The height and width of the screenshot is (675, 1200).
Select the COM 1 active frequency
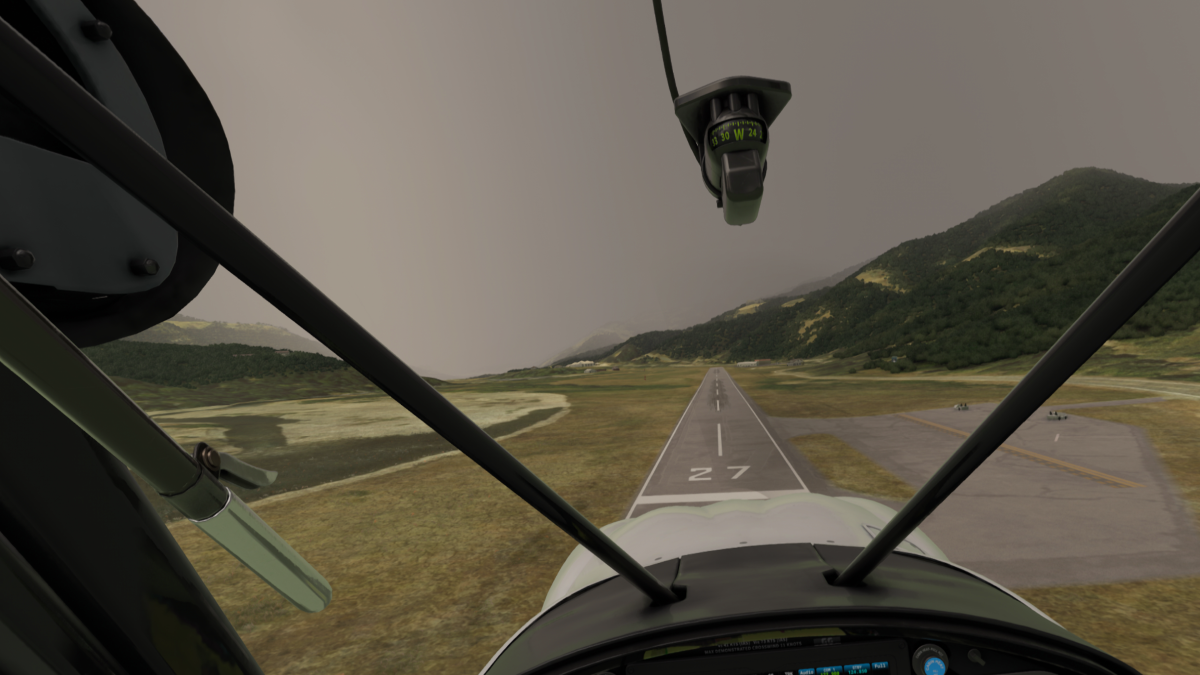tap(829, 671)
